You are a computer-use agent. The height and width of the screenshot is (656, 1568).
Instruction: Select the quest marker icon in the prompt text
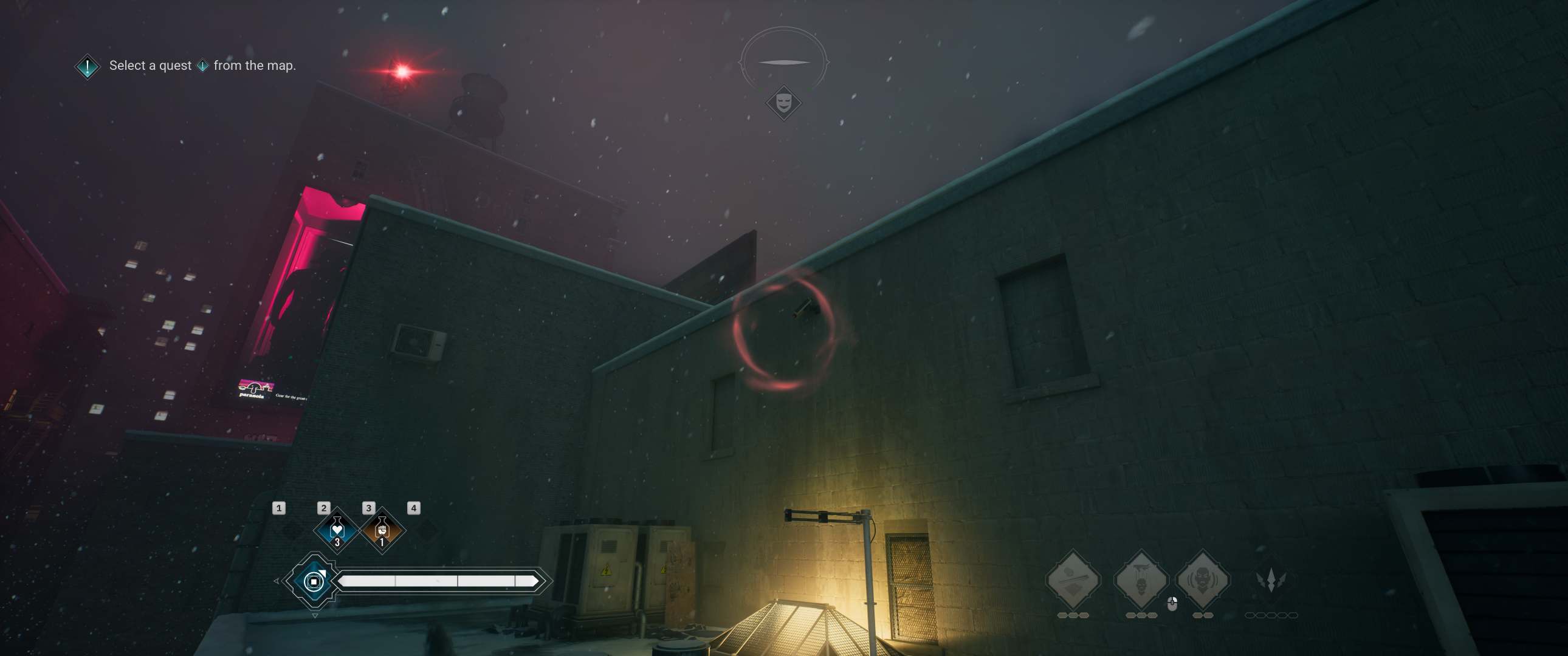(203, 66)
